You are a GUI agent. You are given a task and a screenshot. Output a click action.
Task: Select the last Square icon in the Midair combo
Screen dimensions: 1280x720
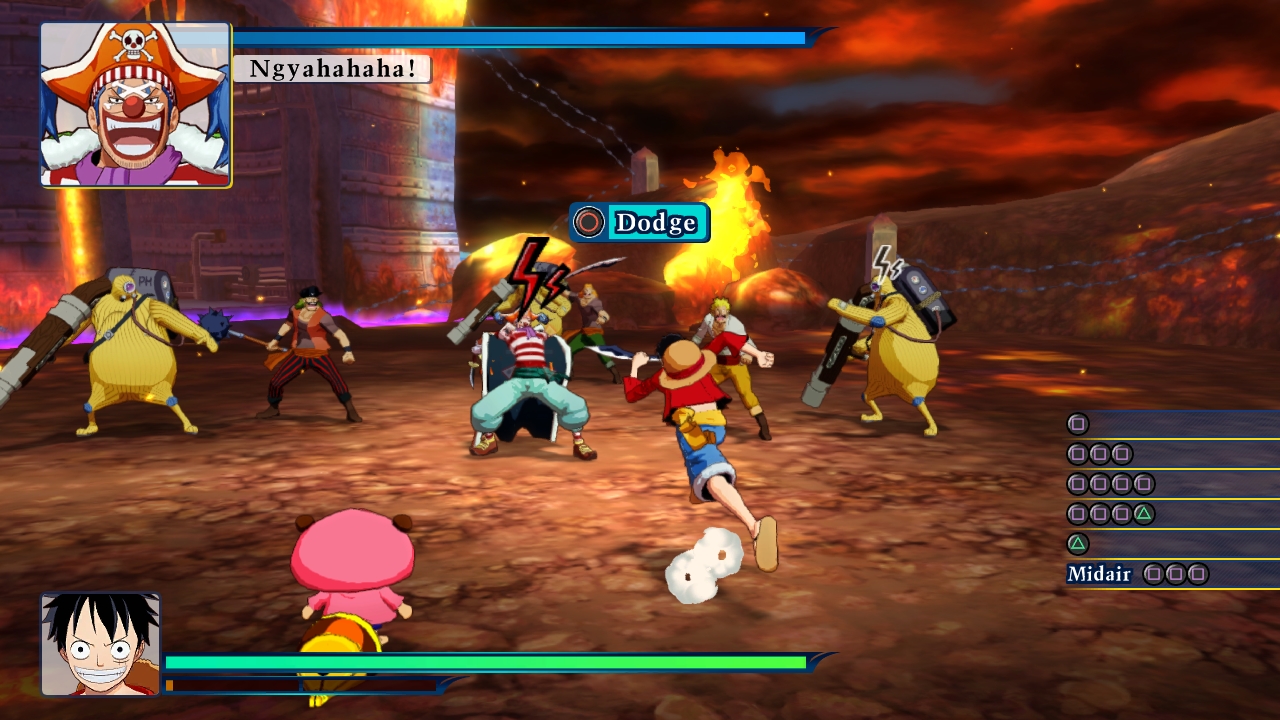click(1198, 574)
